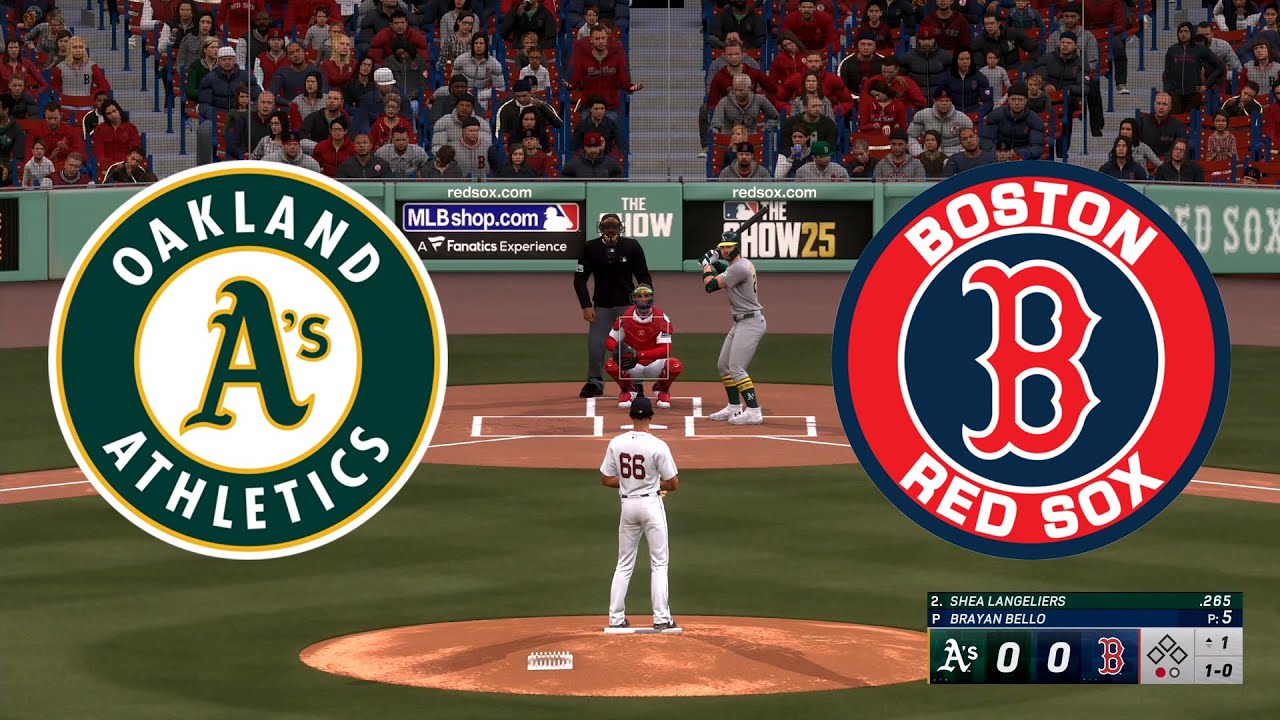1280x720 pixels.
Task: Click the second unfilled out indicator dot
Action: tap(1174, 674)
